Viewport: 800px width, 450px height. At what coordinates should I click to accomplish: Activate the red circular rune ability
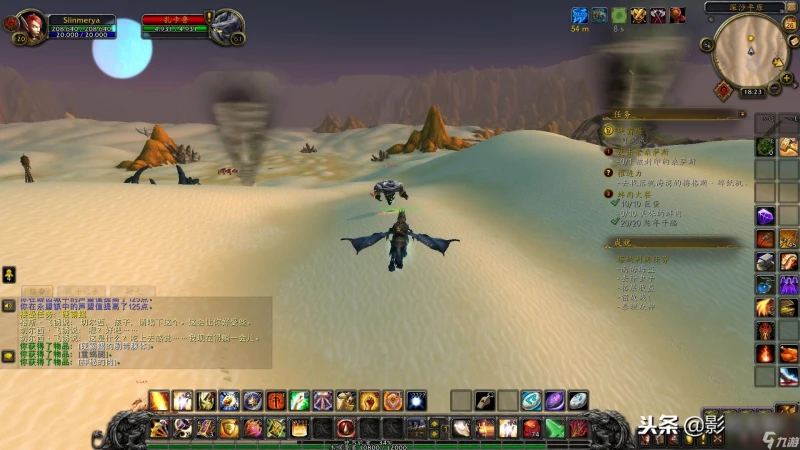pyautogui.click(x=347, y=428)
